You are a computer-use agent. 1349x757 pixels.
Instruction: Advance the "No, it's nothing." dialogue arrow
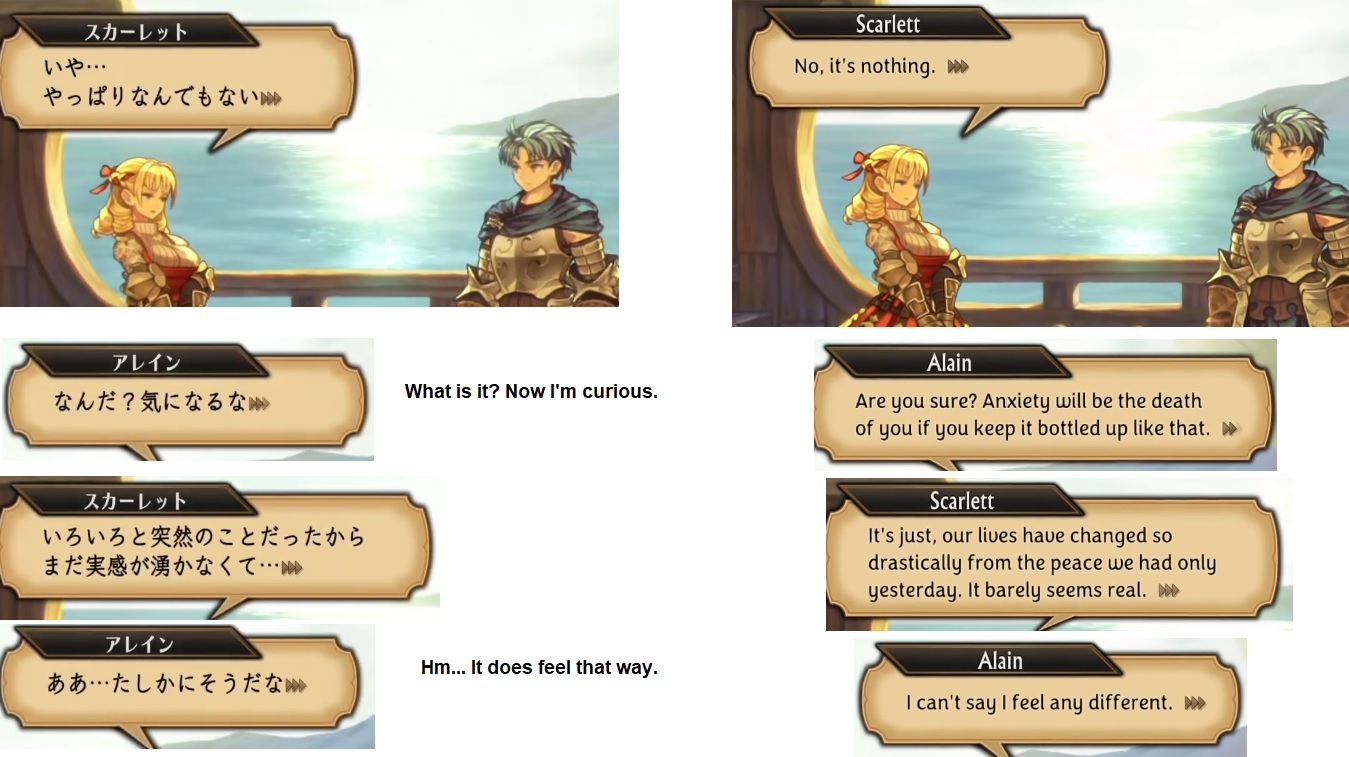(x=958, y=67)
